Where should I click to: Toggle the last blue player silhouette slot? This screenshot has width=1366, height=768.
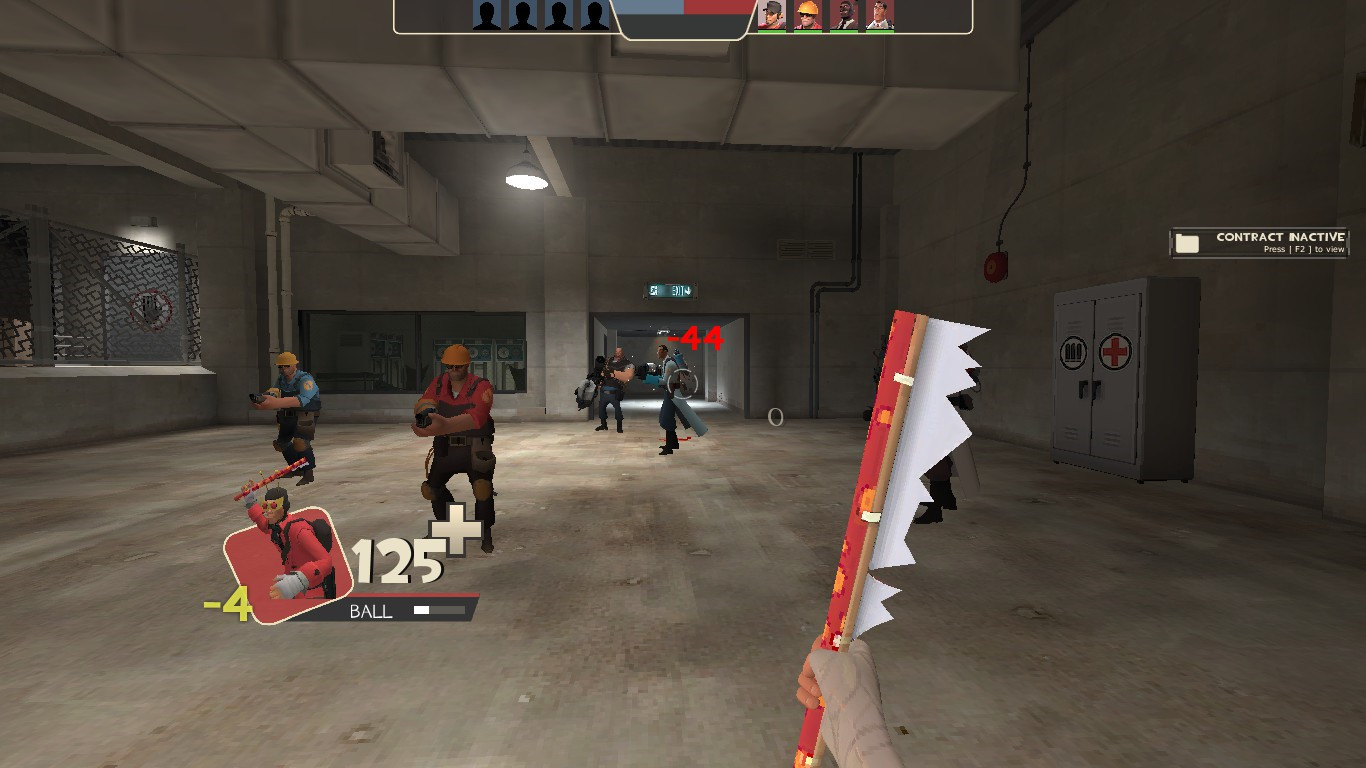[593, 15]
